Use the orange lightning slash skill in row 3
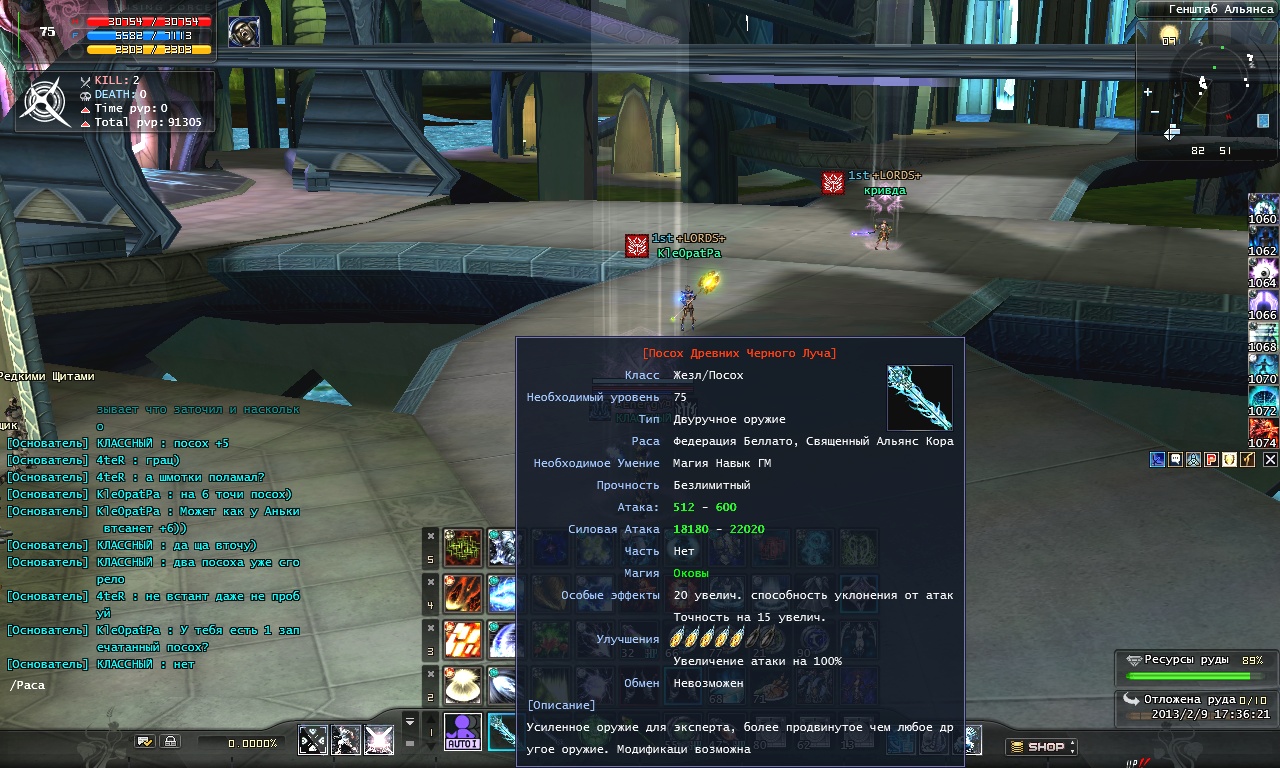1280x768 pixels. point(463,640)
